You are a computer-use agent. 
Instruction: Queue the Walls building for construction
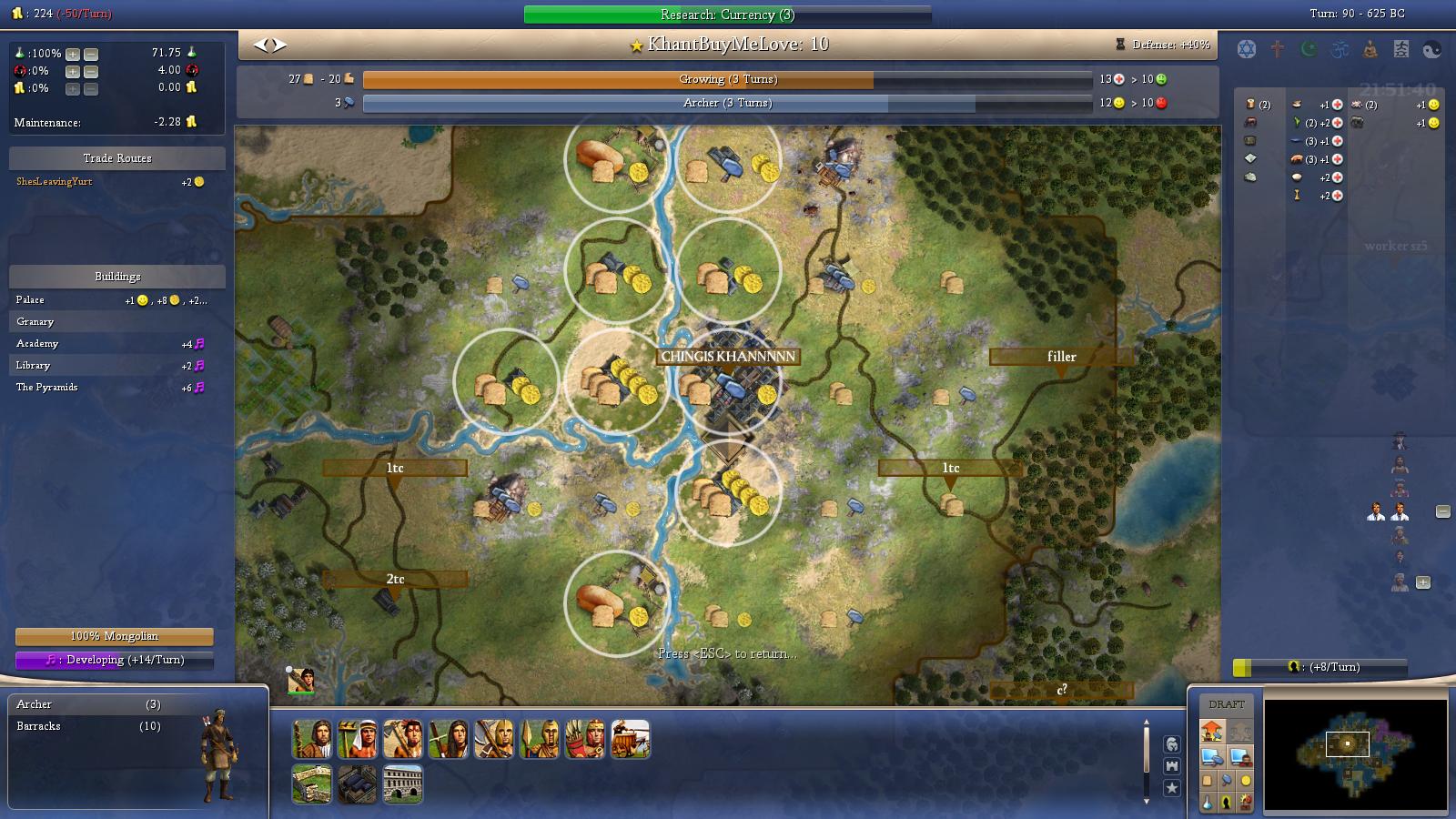312,784
